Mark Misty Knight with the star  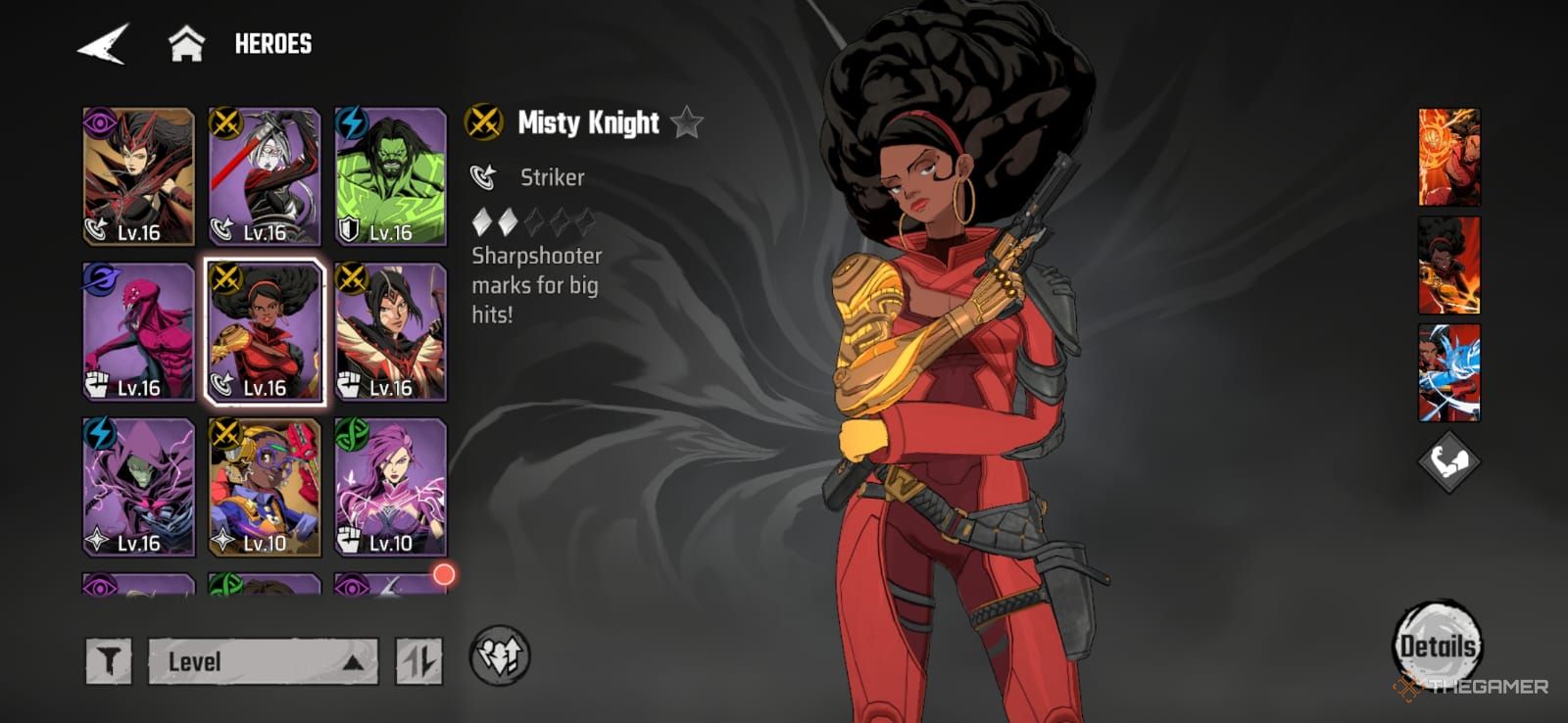(688, 123)
